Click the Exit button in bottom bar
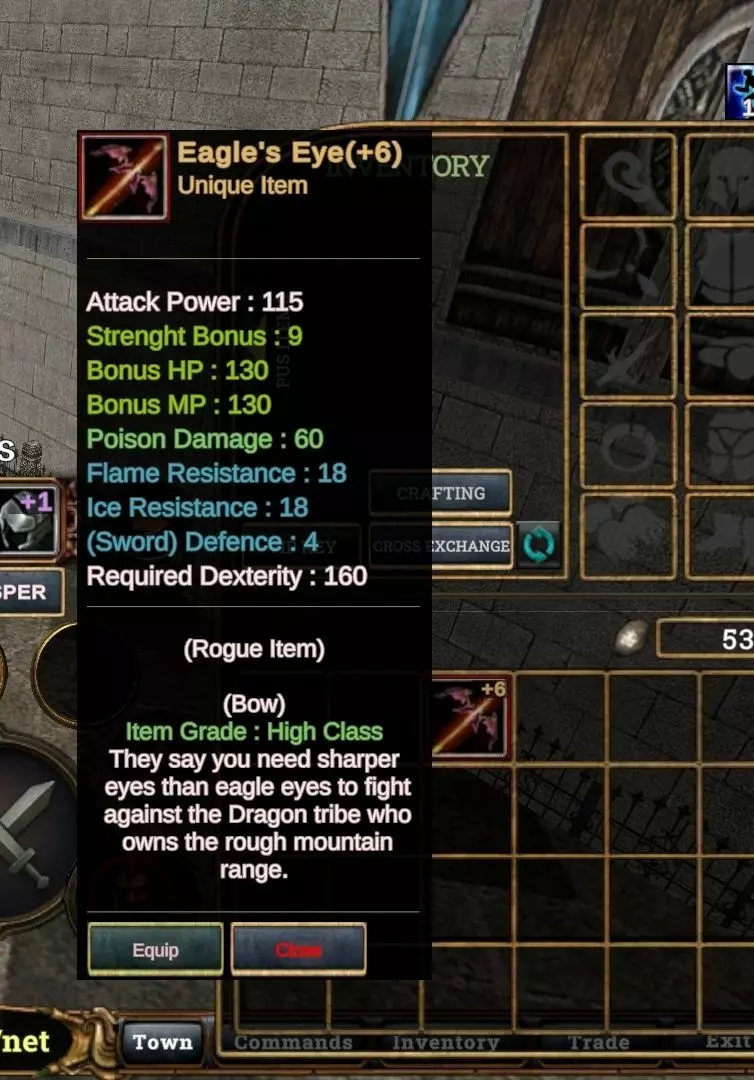 (x=728, y=1041)
